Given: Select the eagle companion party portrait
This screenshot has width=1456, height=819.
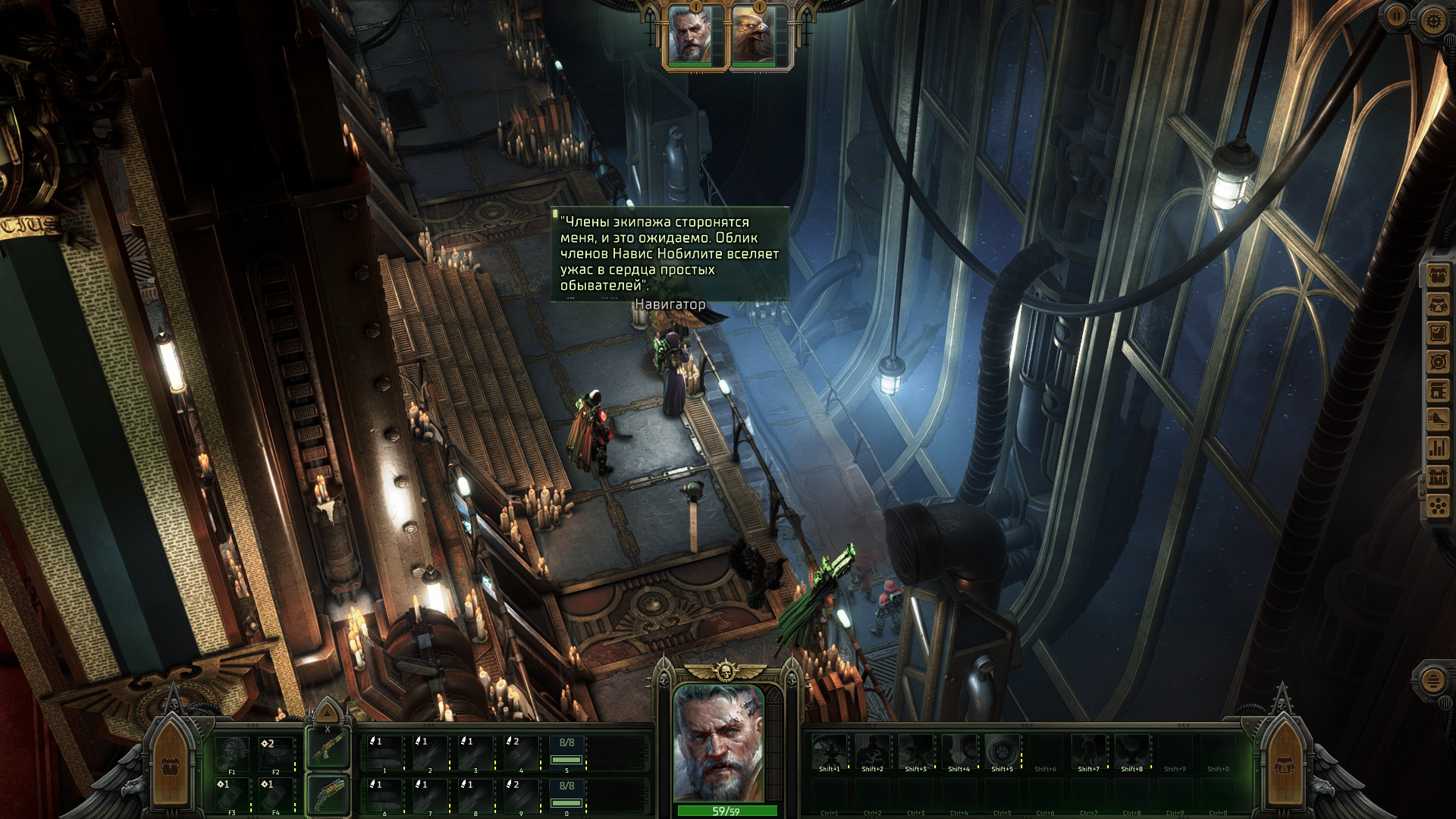Looking at the screenshot, I should click(x=752, y=35).
